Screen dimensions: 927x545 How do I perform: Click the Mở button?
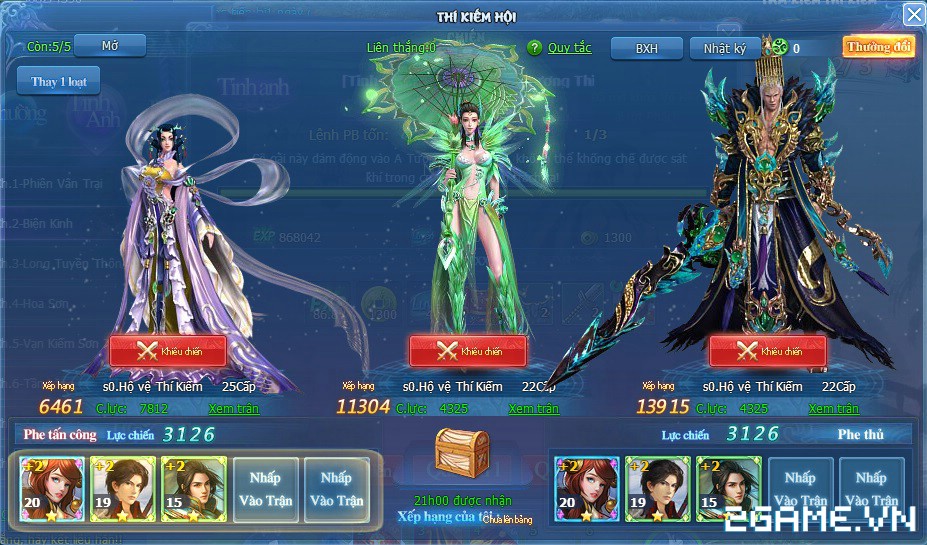(110, 46)
